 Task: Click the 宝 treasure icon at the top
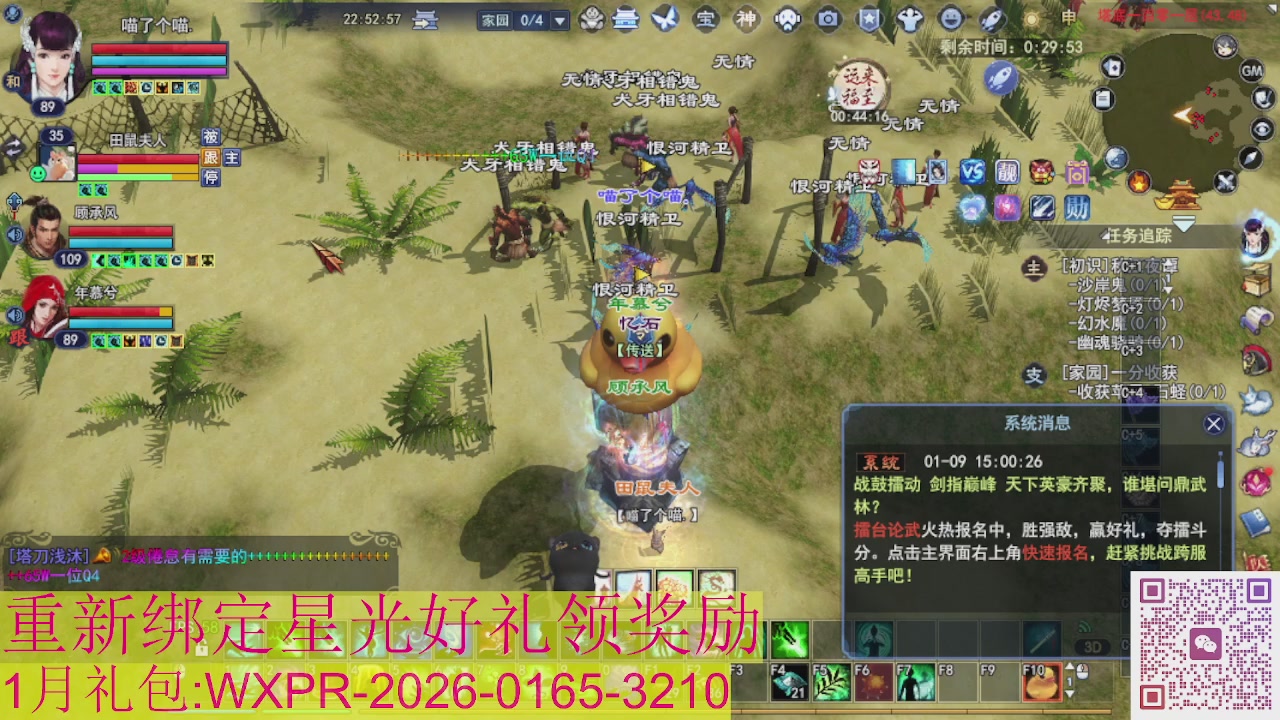point(707,18)
